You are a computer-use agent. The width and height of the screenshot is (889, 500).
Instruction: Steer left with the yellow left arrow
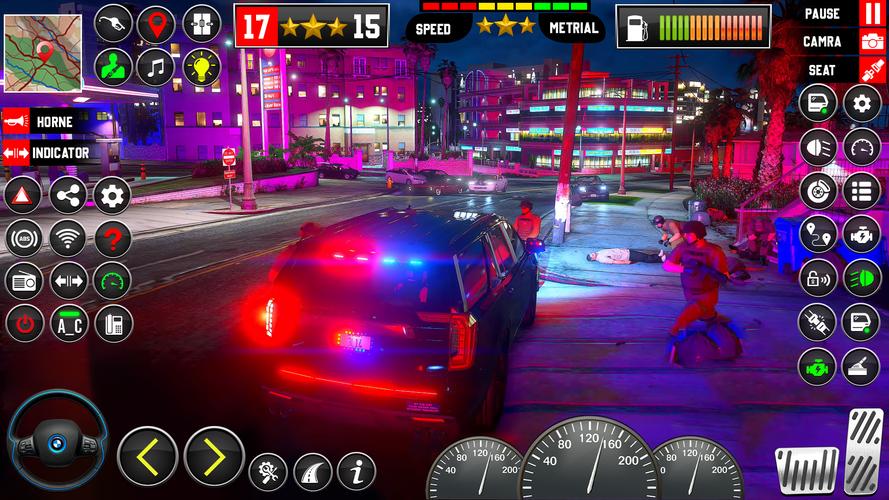(x=147, y=457)
